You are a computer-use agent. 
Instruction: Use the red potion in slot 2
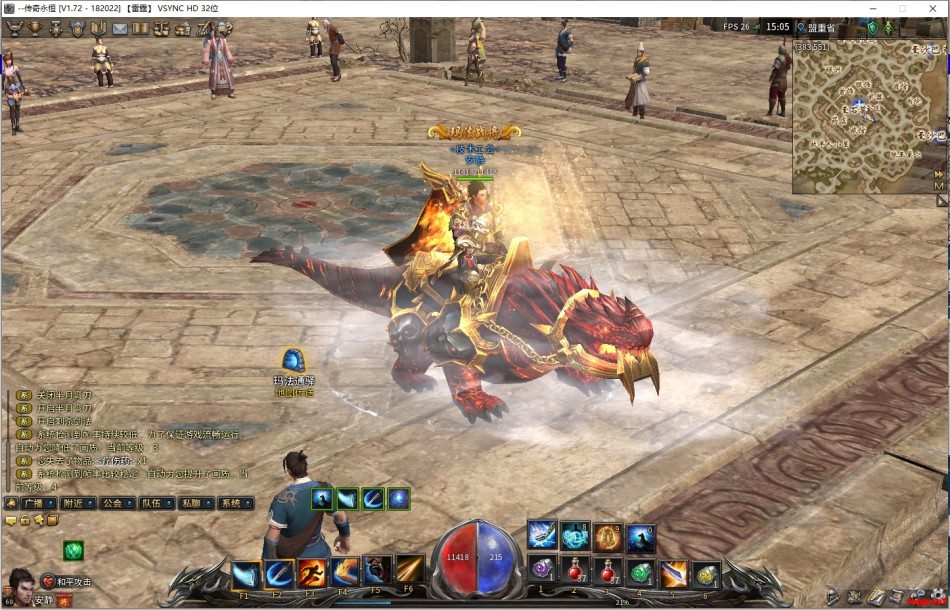574,573
